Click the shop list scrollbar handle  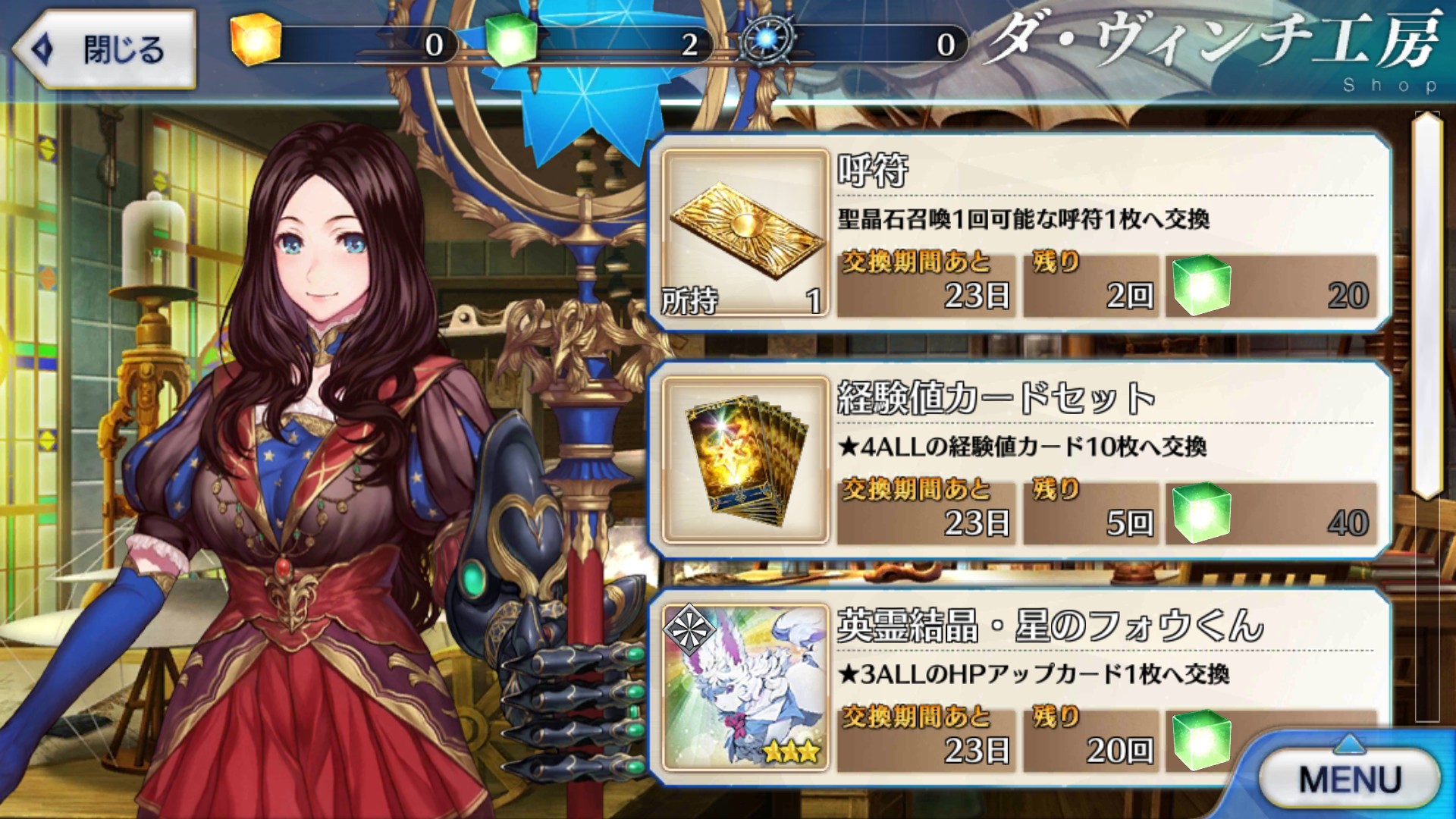(x=1426, y=303)
